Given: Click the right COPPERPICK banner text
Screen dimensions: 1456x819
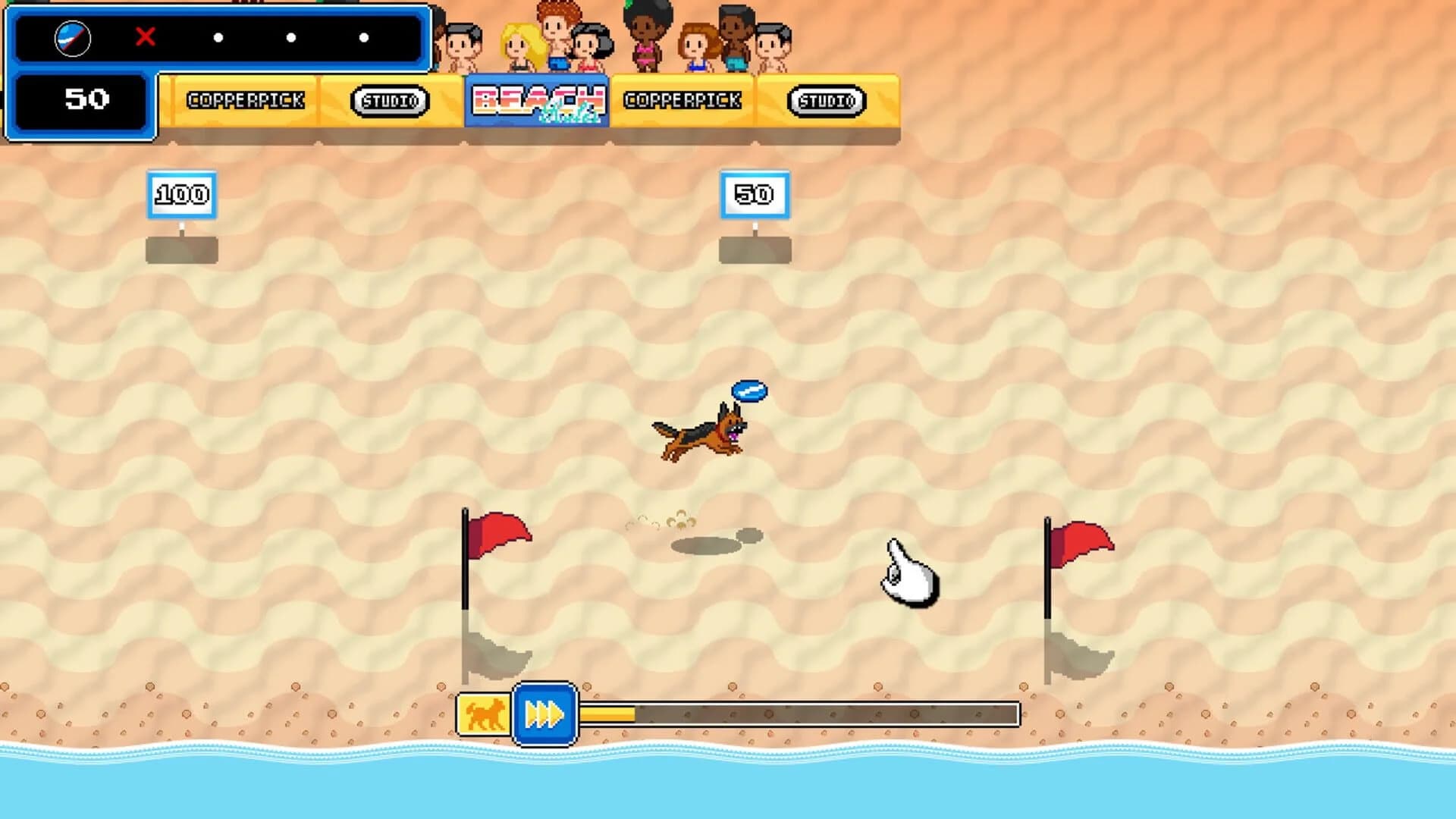Looking at the screenshot, I should tap(682, 99).
